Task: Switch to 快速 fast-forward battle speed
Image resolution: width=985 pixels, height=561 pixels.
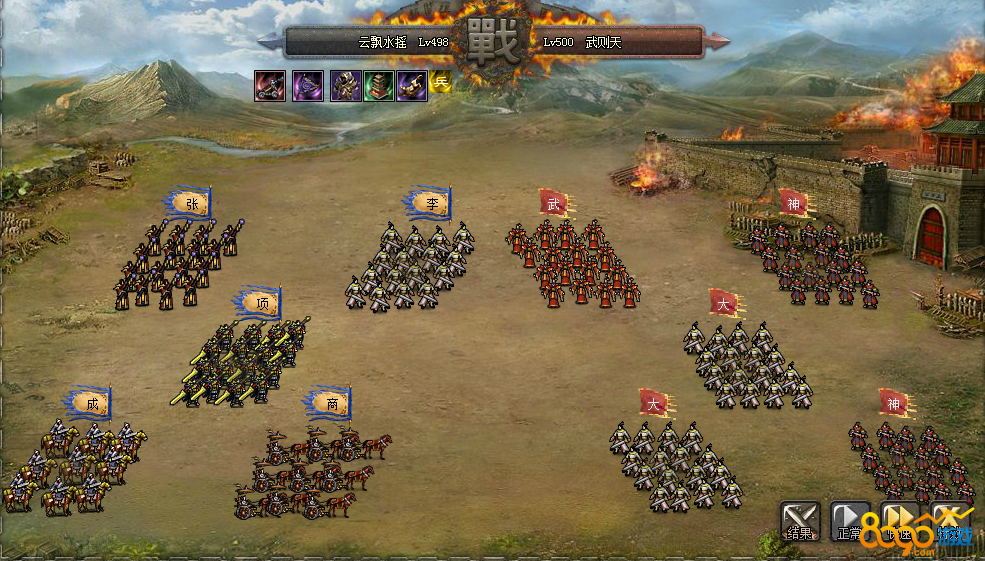Action: (x=900, y=521)
